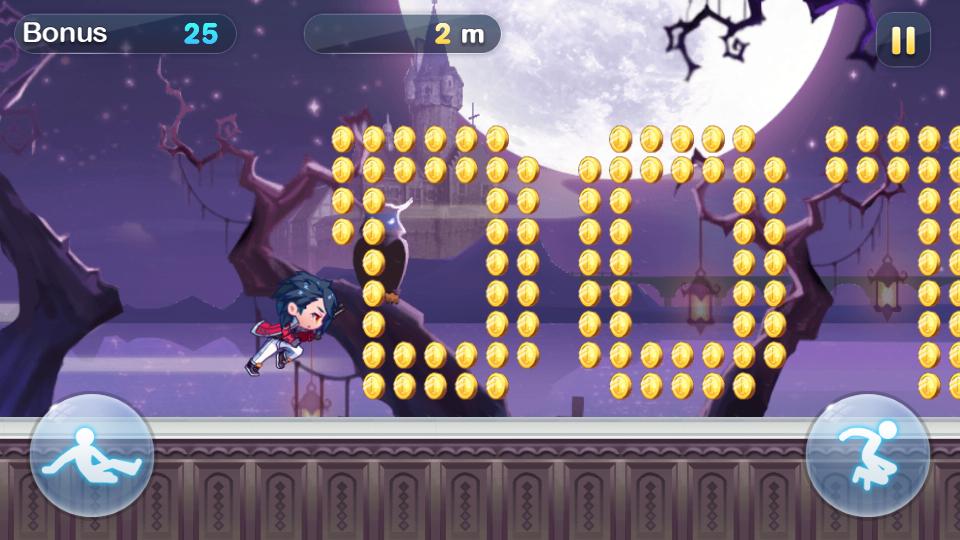Pause the game
This screenshot has width=960, height=540.
[902, 40]
